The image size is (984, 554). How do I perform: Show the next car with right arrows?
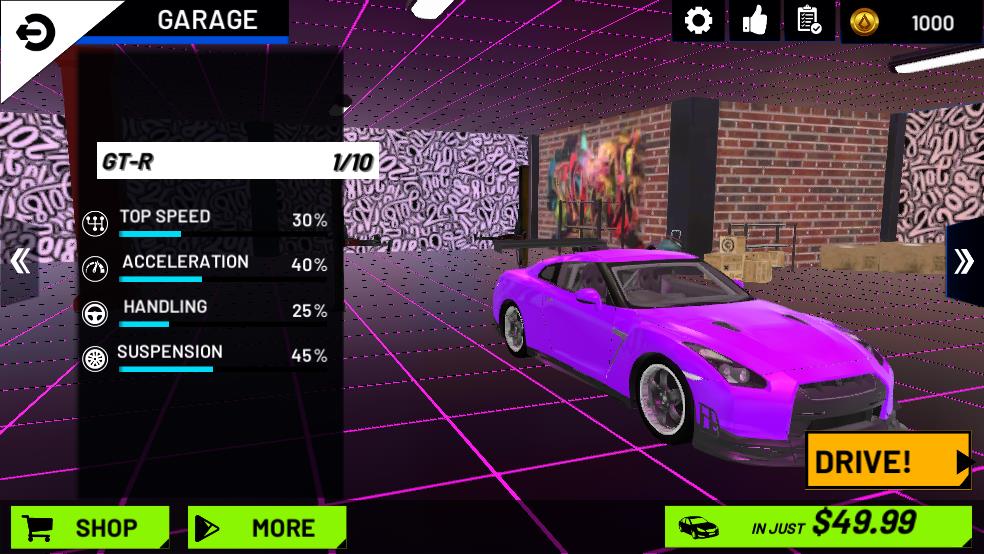point(963,262)
